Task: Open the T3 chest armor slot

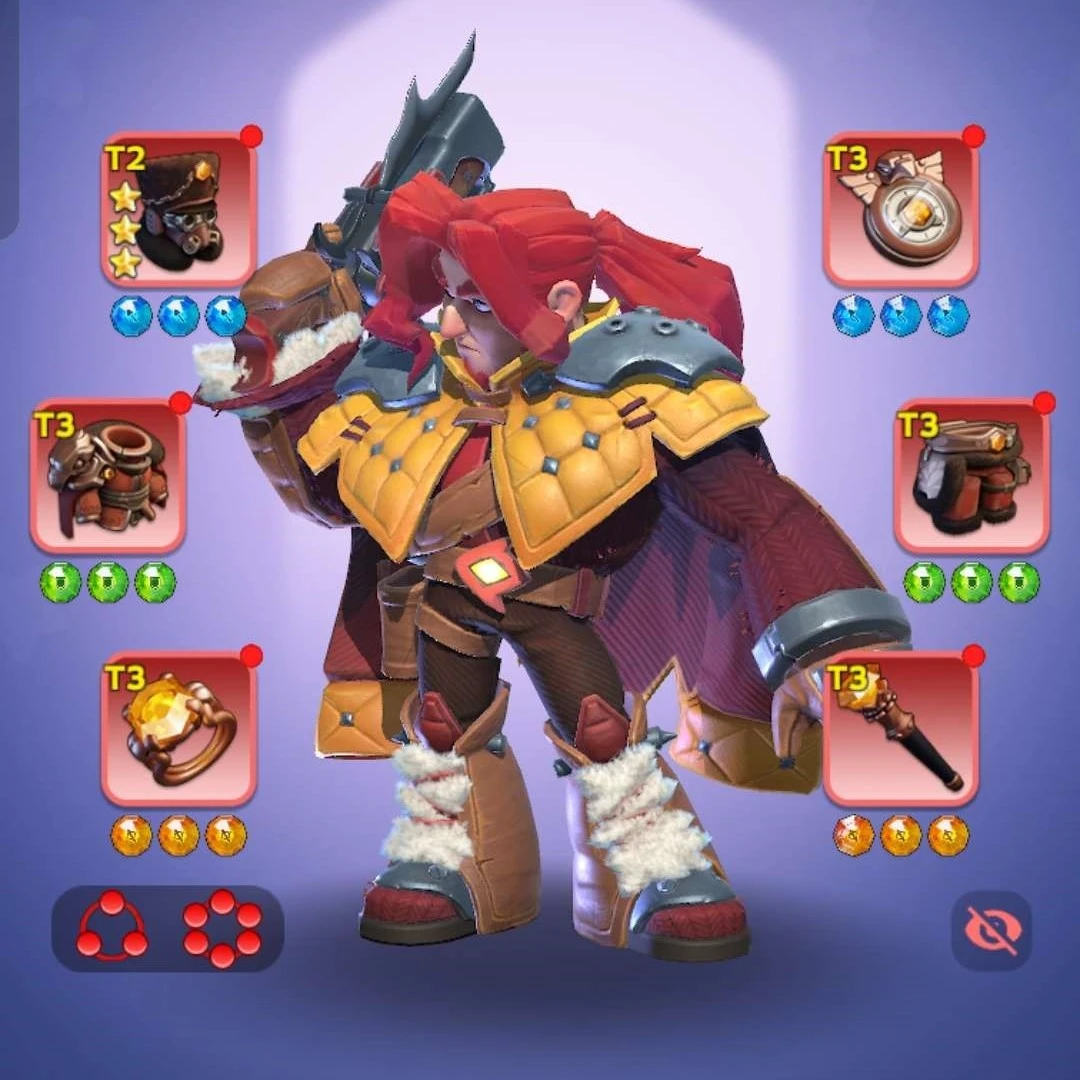Action: pyautogui.click(x=108, y=476)
